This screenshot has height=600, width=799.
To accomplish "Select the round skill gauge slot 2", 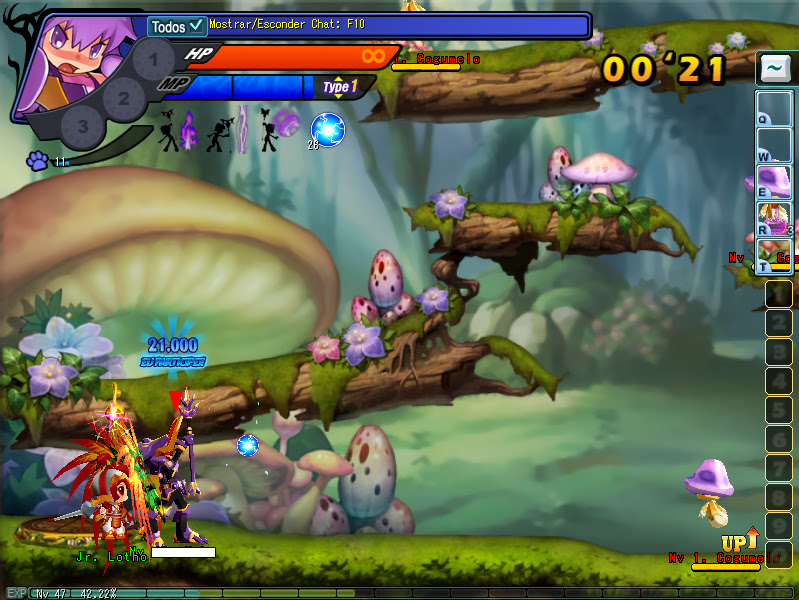I will pyautogui.click(x=123, y=98).
